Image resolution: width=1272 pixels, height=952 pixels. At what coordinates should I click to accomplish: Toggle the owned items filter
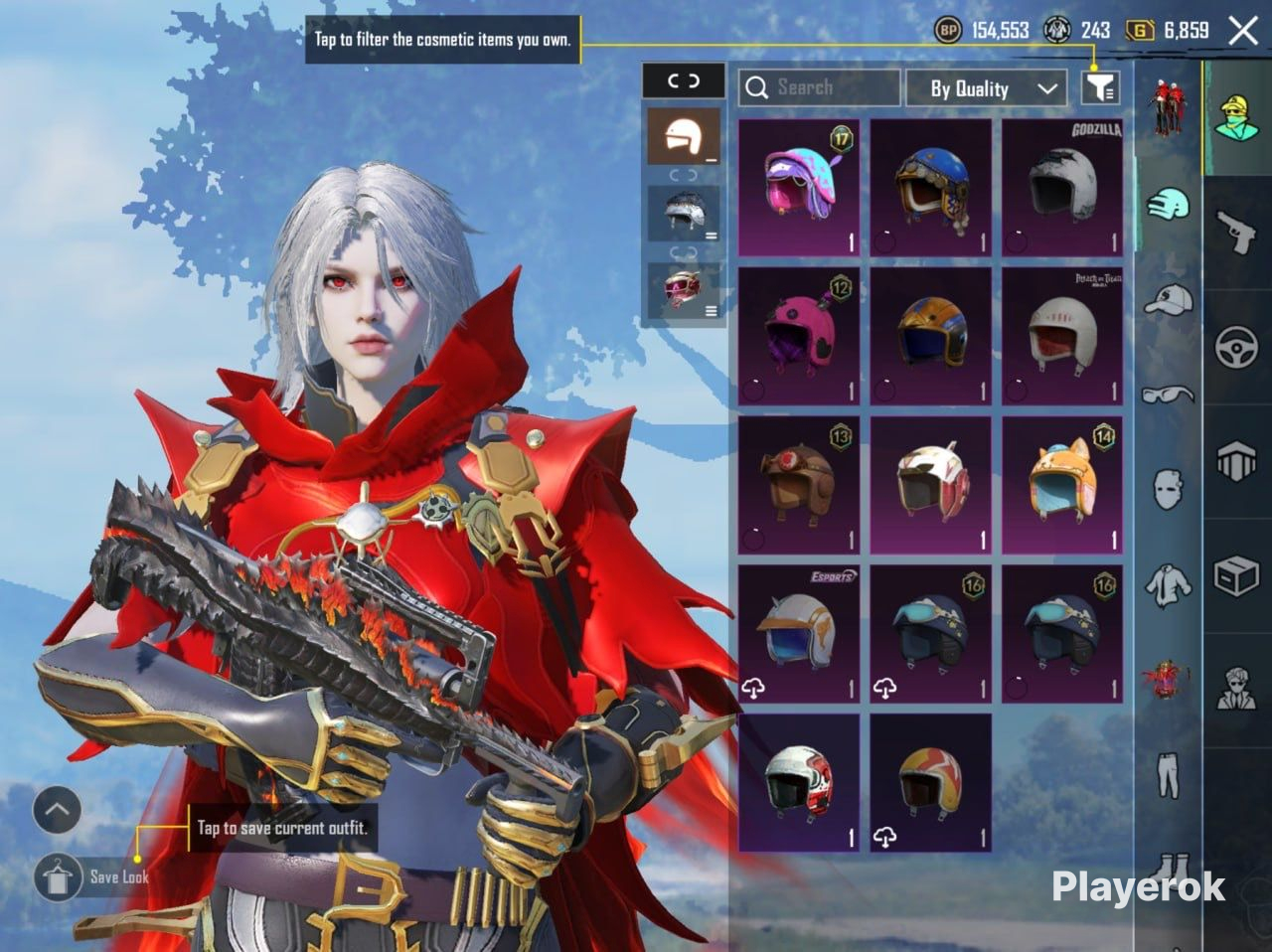click(x=1100, y=88)
